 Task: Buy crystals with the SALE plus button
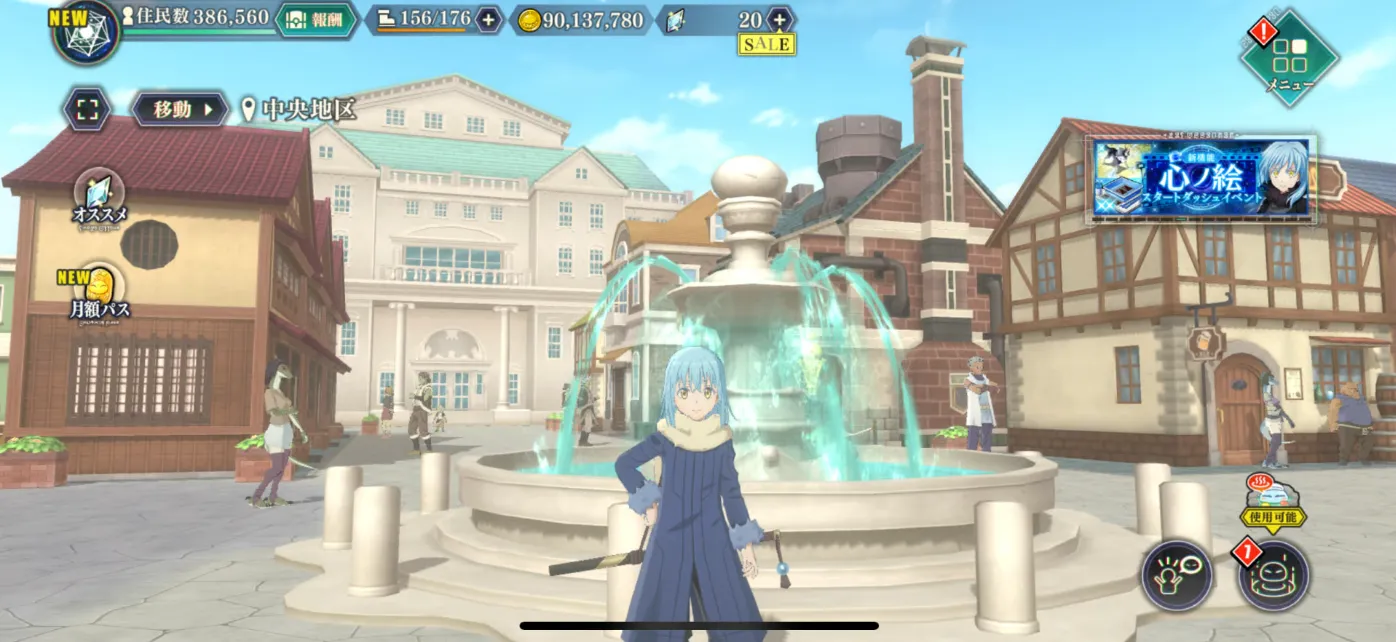point(779,19)
